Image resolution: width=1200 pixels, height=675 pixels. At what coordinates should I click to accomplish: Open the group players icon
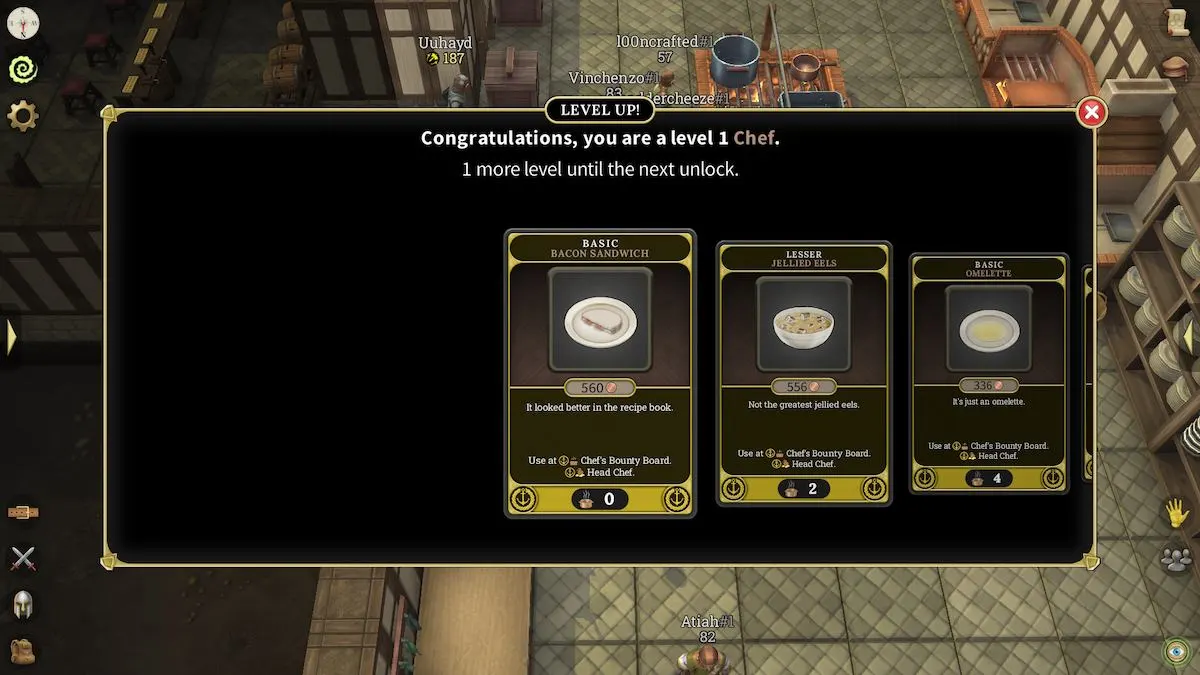pyautogui.click(x=1177, y=559)
